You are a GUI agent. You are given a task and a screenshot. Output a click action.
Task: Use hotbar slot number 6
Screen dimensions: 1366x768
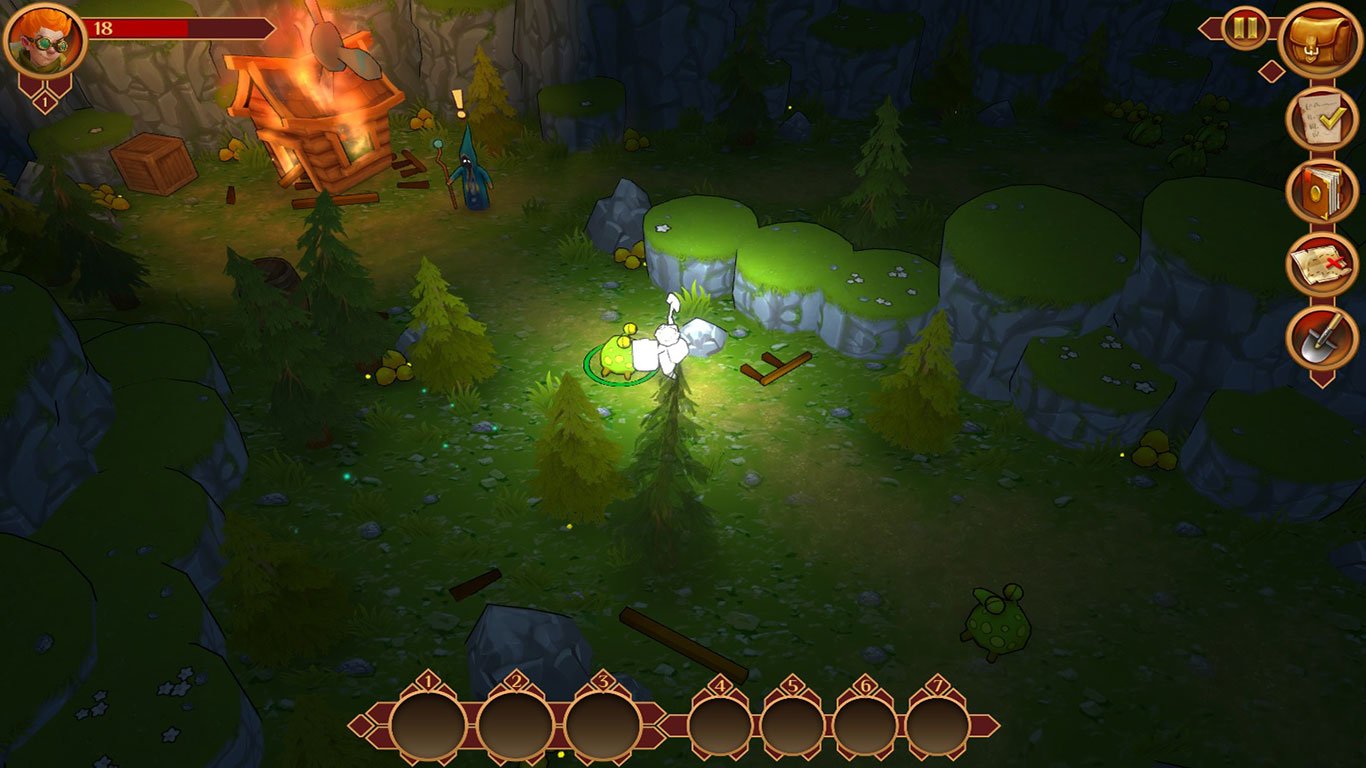click(x=865, y=727)
